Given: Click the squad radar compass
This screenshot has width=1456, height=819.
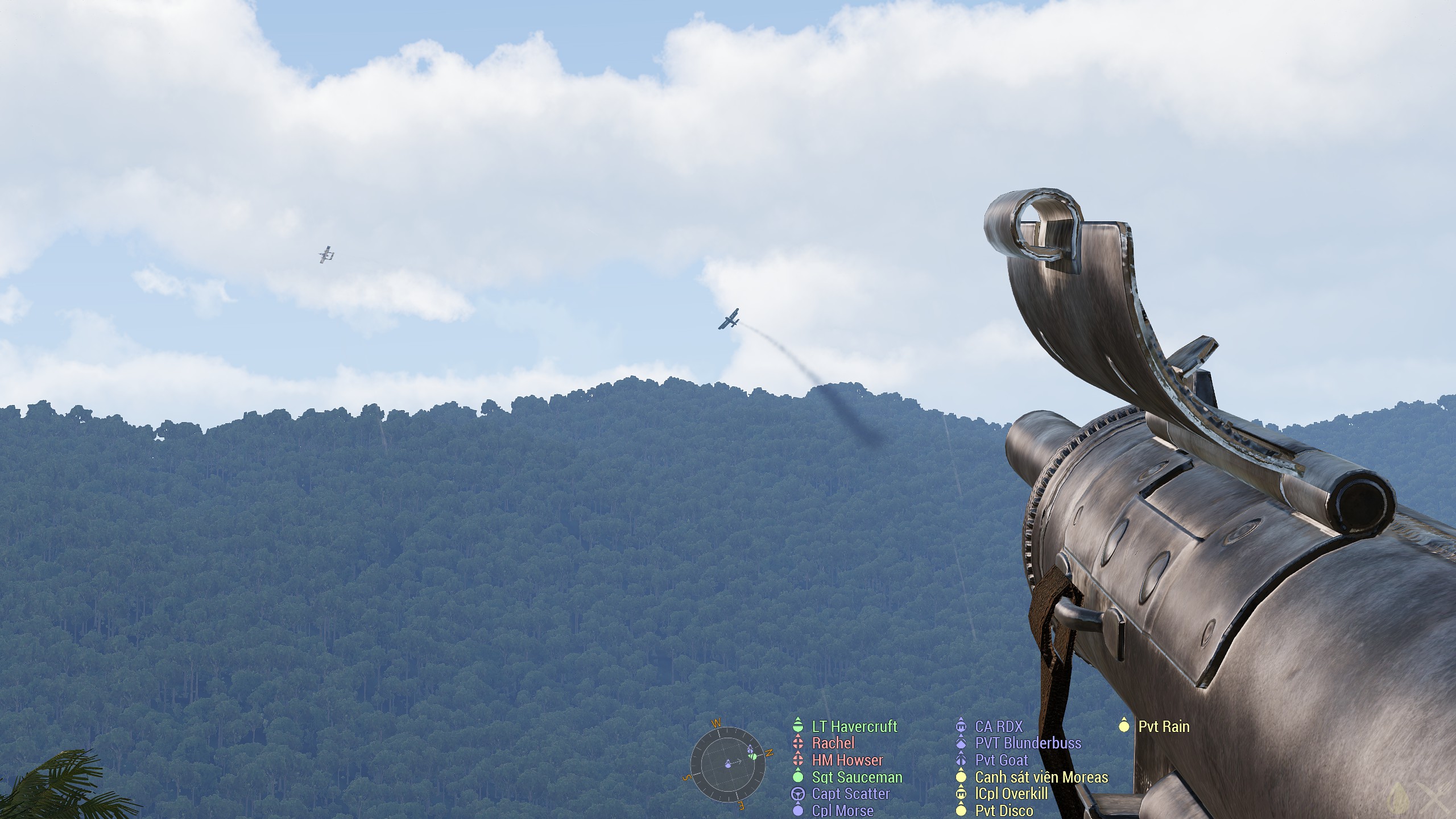Looking at the screenshot, I should pyautogui.click(x=727, y=764).
